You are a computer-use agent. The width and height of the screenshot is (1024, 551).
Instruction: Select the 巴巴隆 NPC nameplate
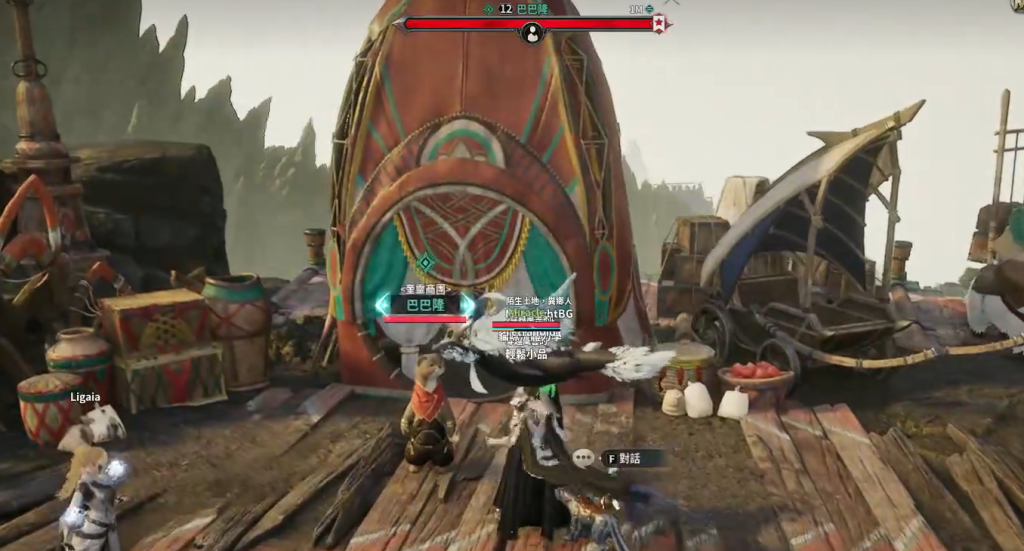point(425,304)
